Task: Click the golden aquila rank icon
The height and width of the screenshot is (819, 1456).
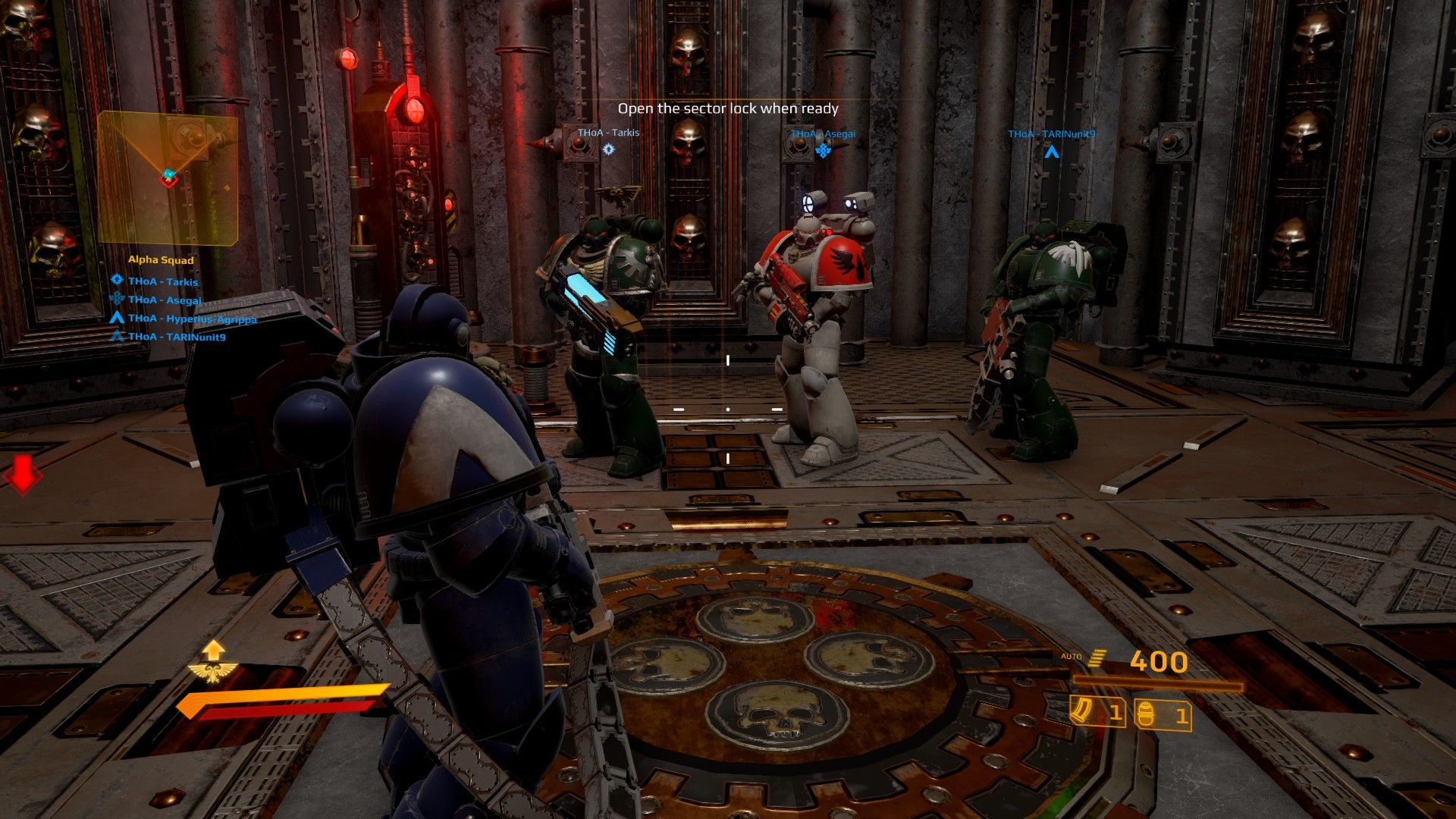Action: pos(213,671)
